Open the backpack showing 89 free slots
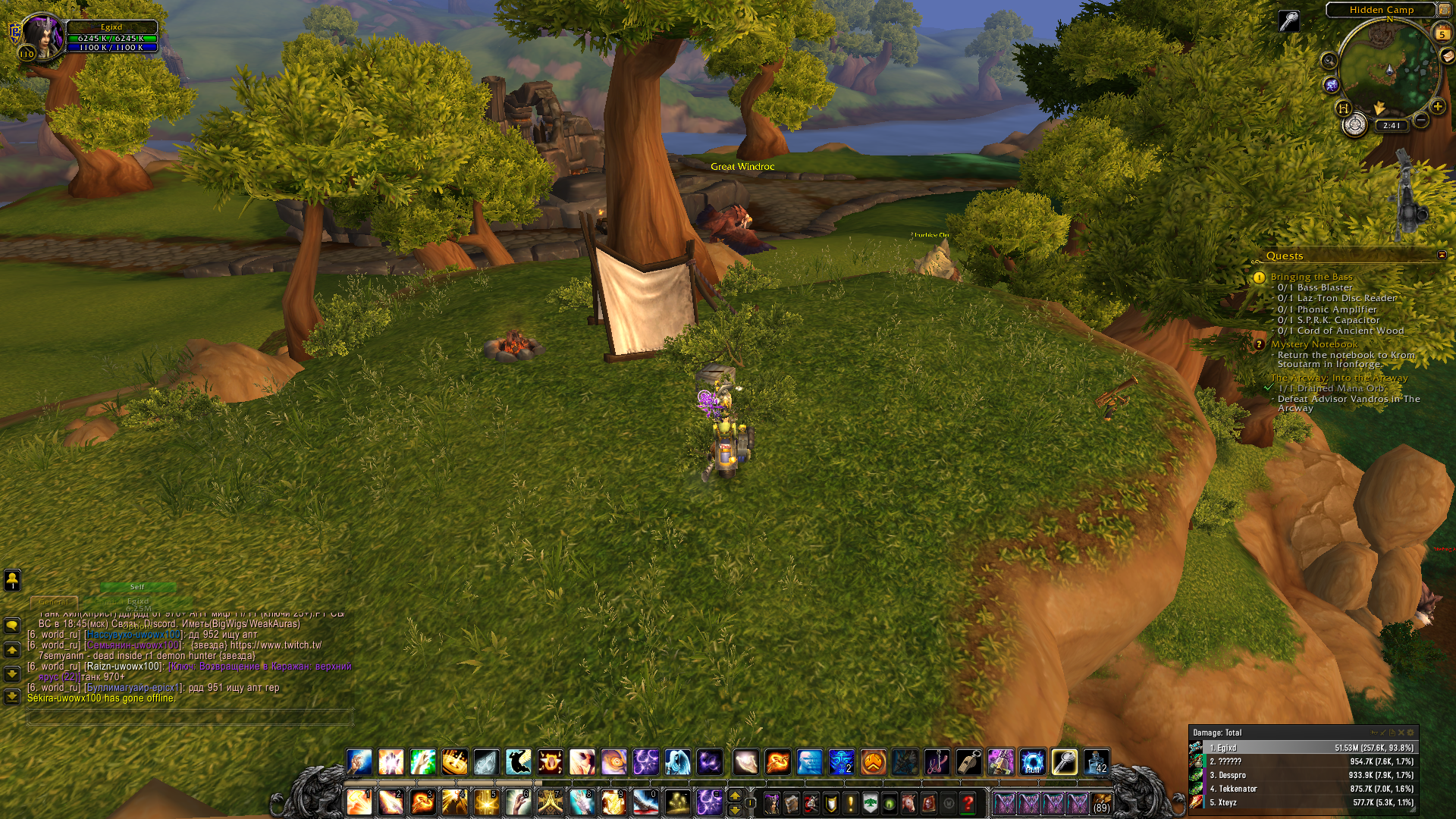Image resolution: width=1456 pixels, height=819 pixels. [x=1101, y=803]
